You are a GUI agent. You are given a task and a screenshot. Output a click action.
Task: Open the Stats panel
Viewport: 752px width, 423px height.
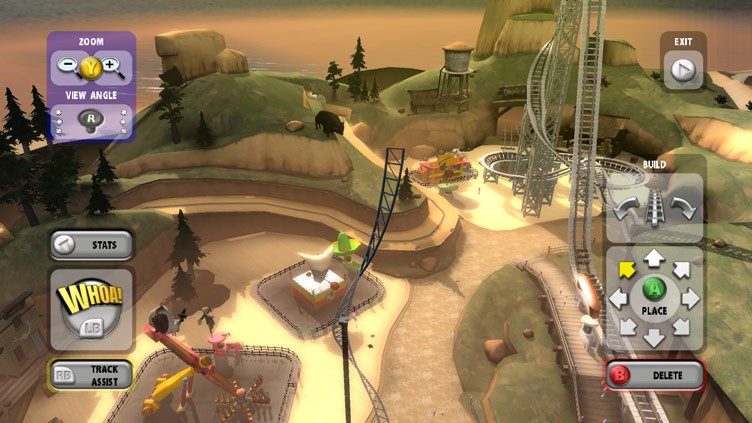[x=92, y=245]
